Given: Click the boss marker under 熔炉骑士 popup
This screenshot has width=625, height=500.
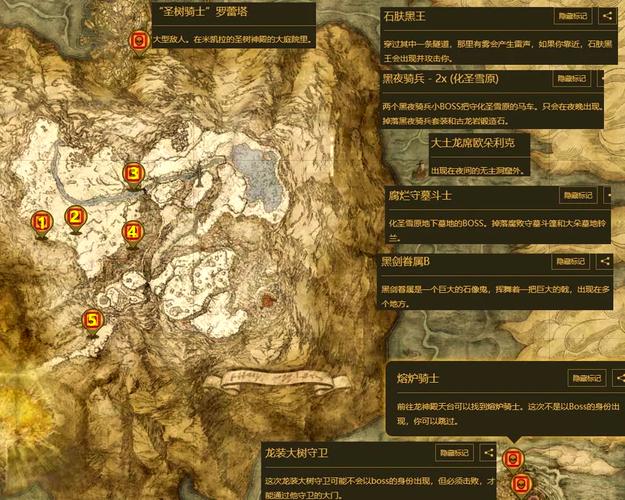Looking at the screenshot, I should tap(513, 458).
